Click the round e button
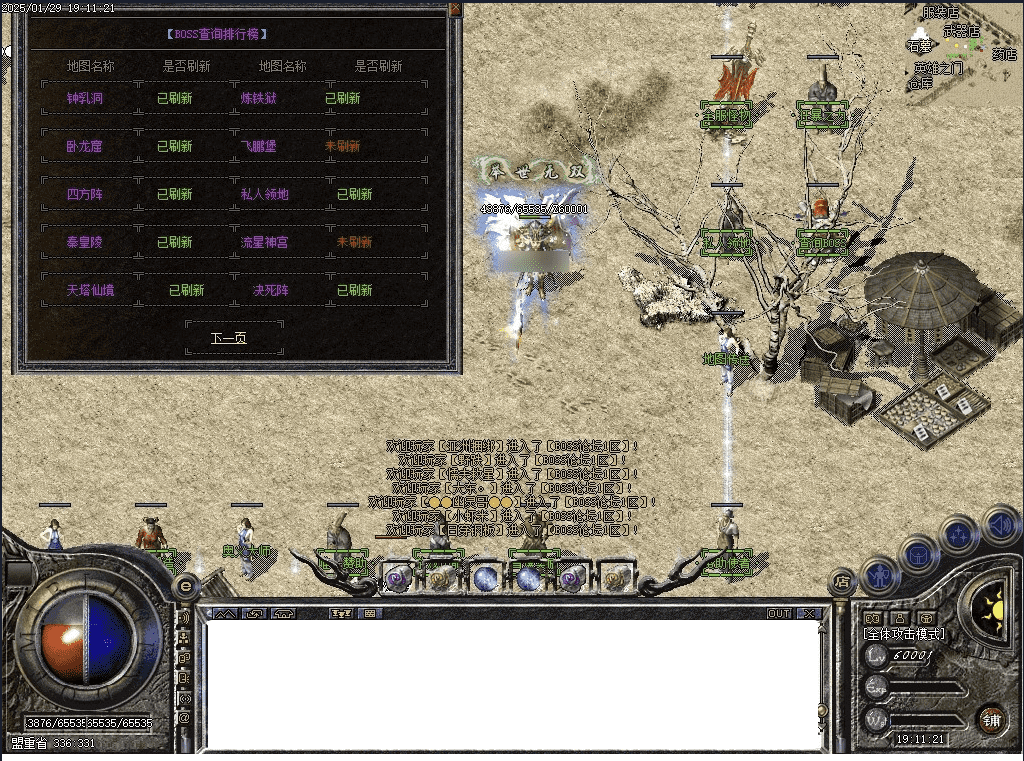 click(185, 586)
